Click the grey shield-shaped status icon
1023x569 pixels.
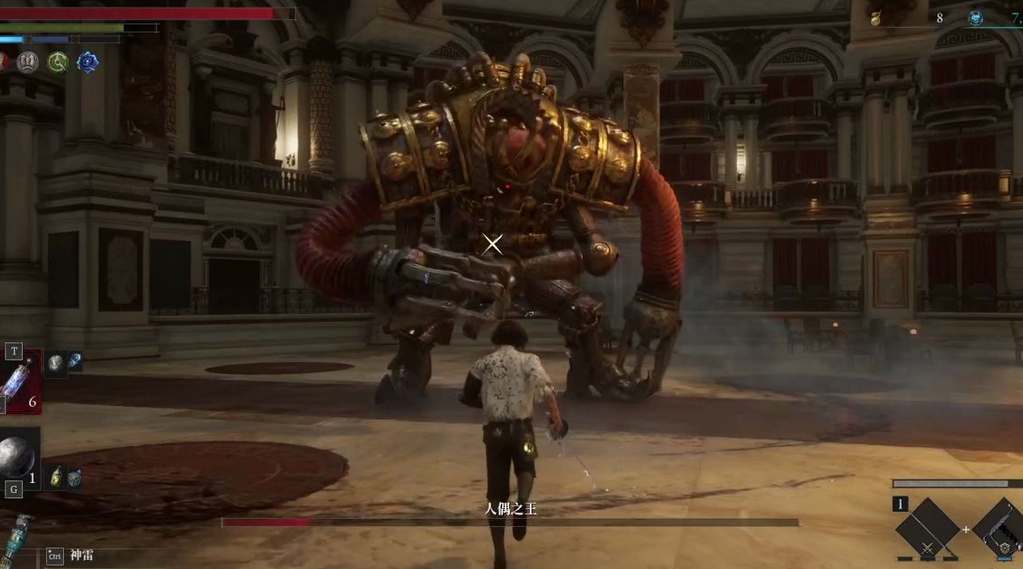coord(28,62)
